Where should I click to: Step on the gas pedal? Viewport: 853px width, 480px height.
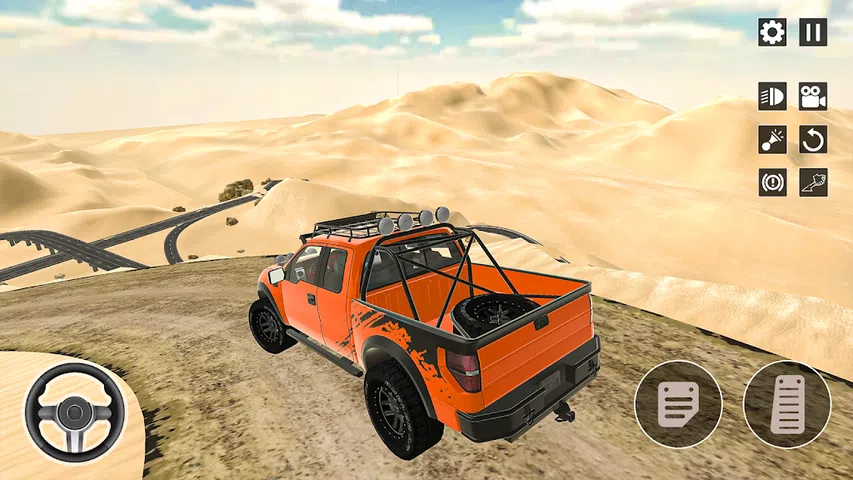coord(787,404)
